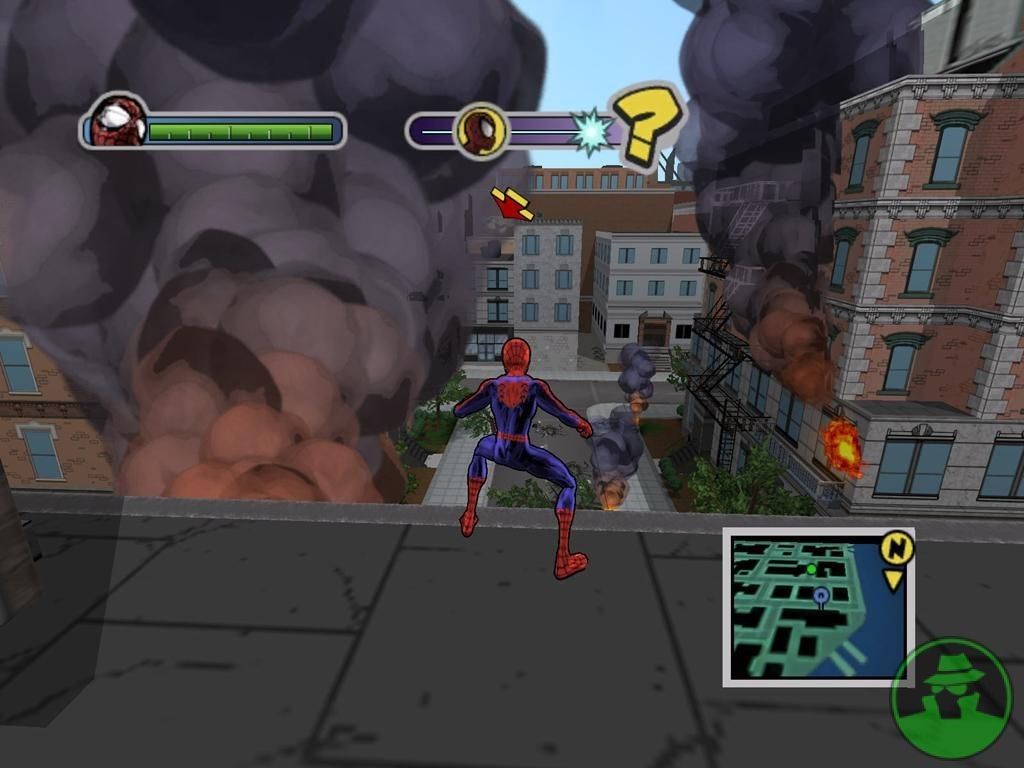Viewport: 1024px width, 768px height.
Task: Select the blue player marker on the minimap
Action: 821,597
